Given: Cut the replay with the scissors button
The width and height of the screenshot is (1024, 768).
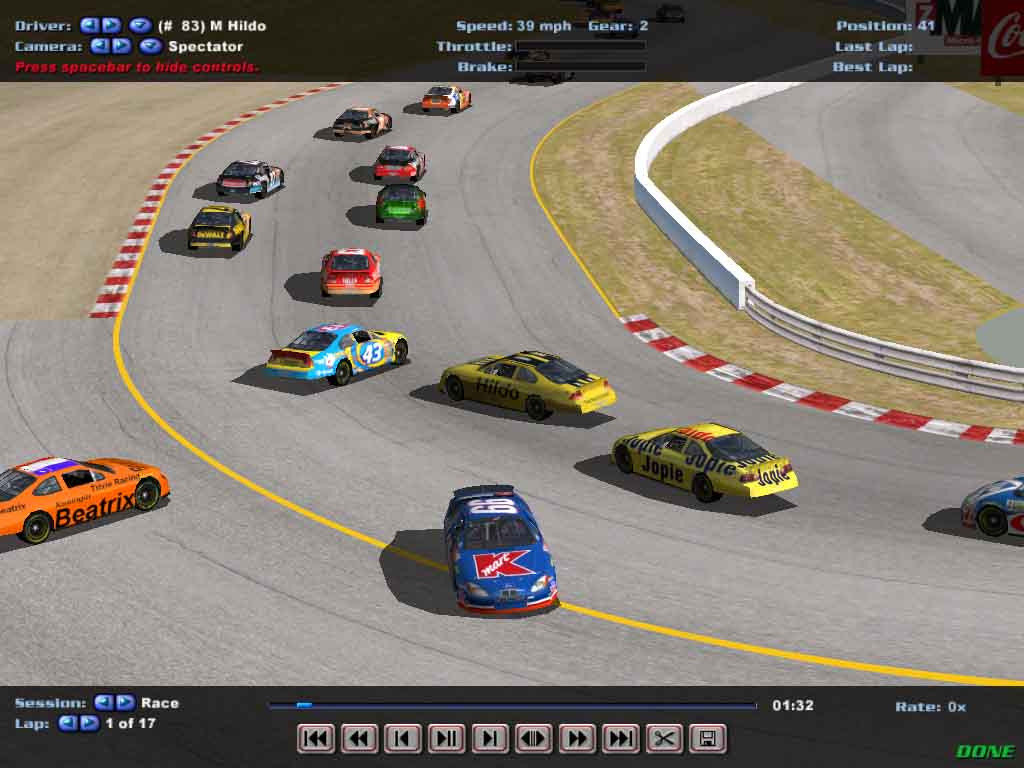Looking at the screenshot, I should 664,739.
